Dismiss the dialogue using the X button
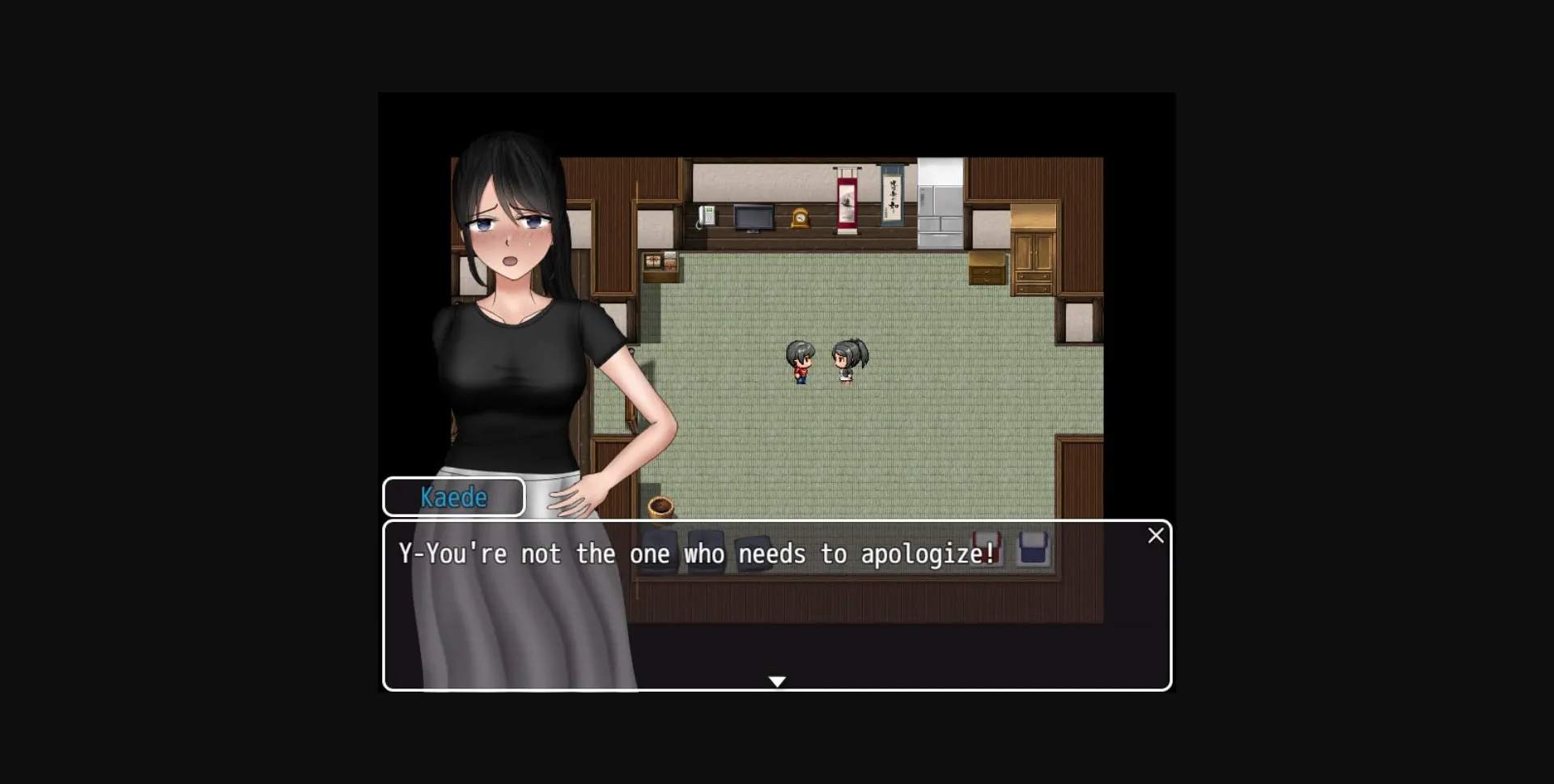The width and height of the screenshot is (1554, 784). pyautogui.click(x=1156, y=535)
